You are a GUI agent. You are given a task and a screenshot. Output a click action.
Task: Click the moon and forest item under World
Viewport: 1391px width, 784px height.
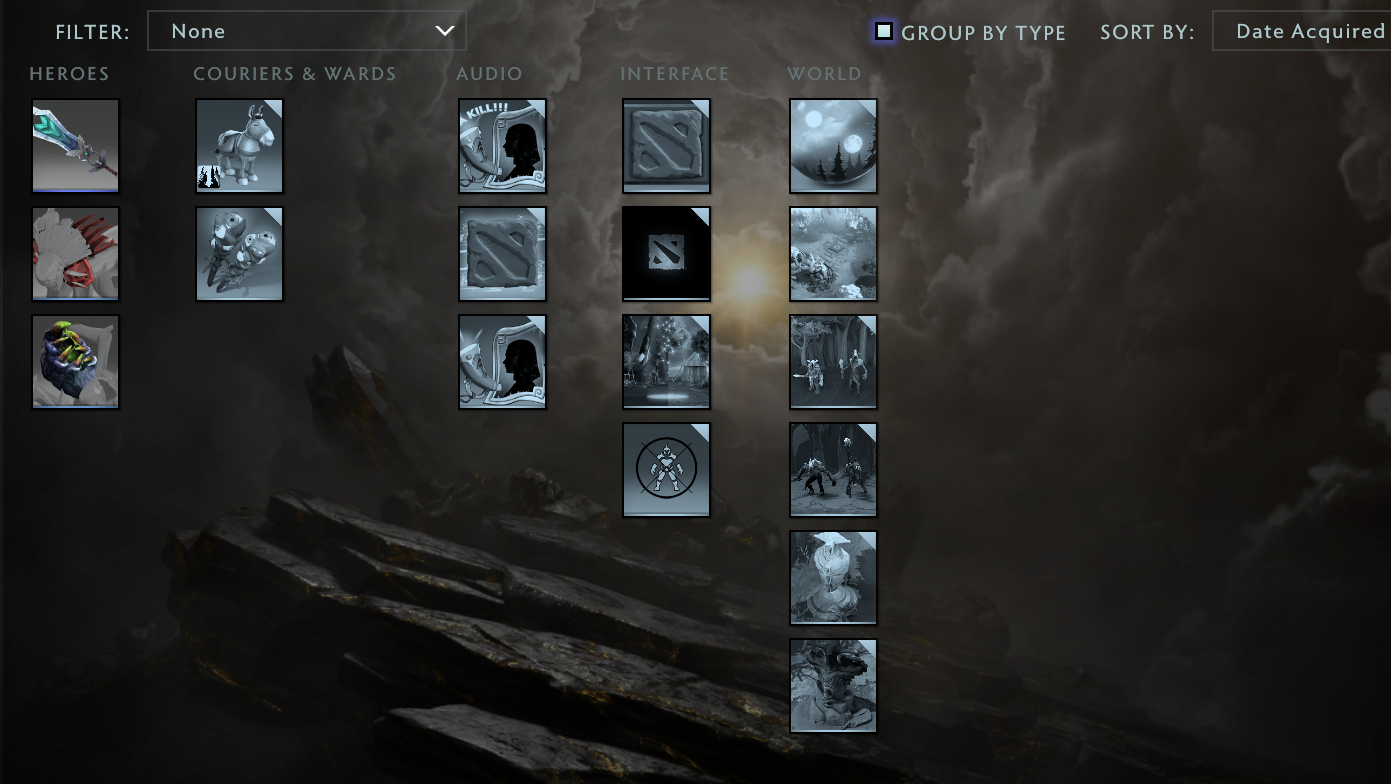click(x=833, y=145)
